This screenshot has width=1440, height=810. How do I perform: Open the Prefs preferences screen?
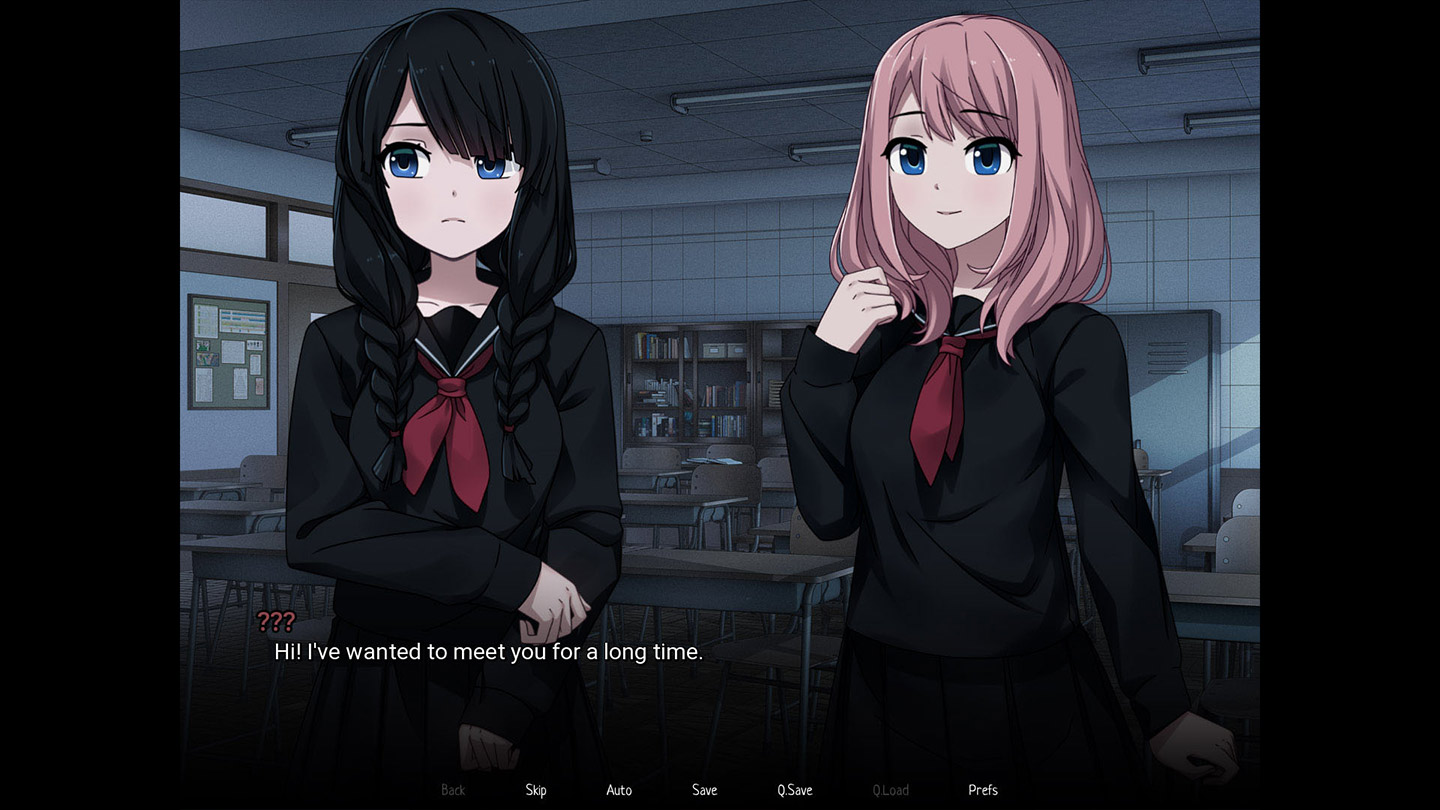point(982,789)
